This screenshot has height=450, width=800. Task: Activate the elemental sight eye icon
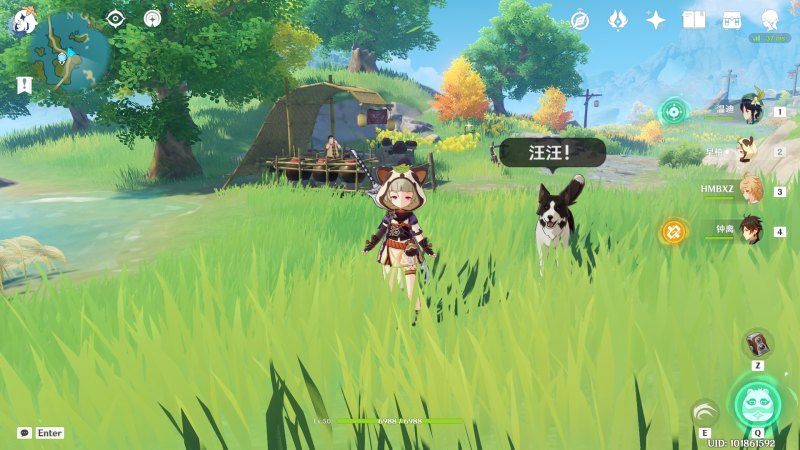tap(116, 18)
